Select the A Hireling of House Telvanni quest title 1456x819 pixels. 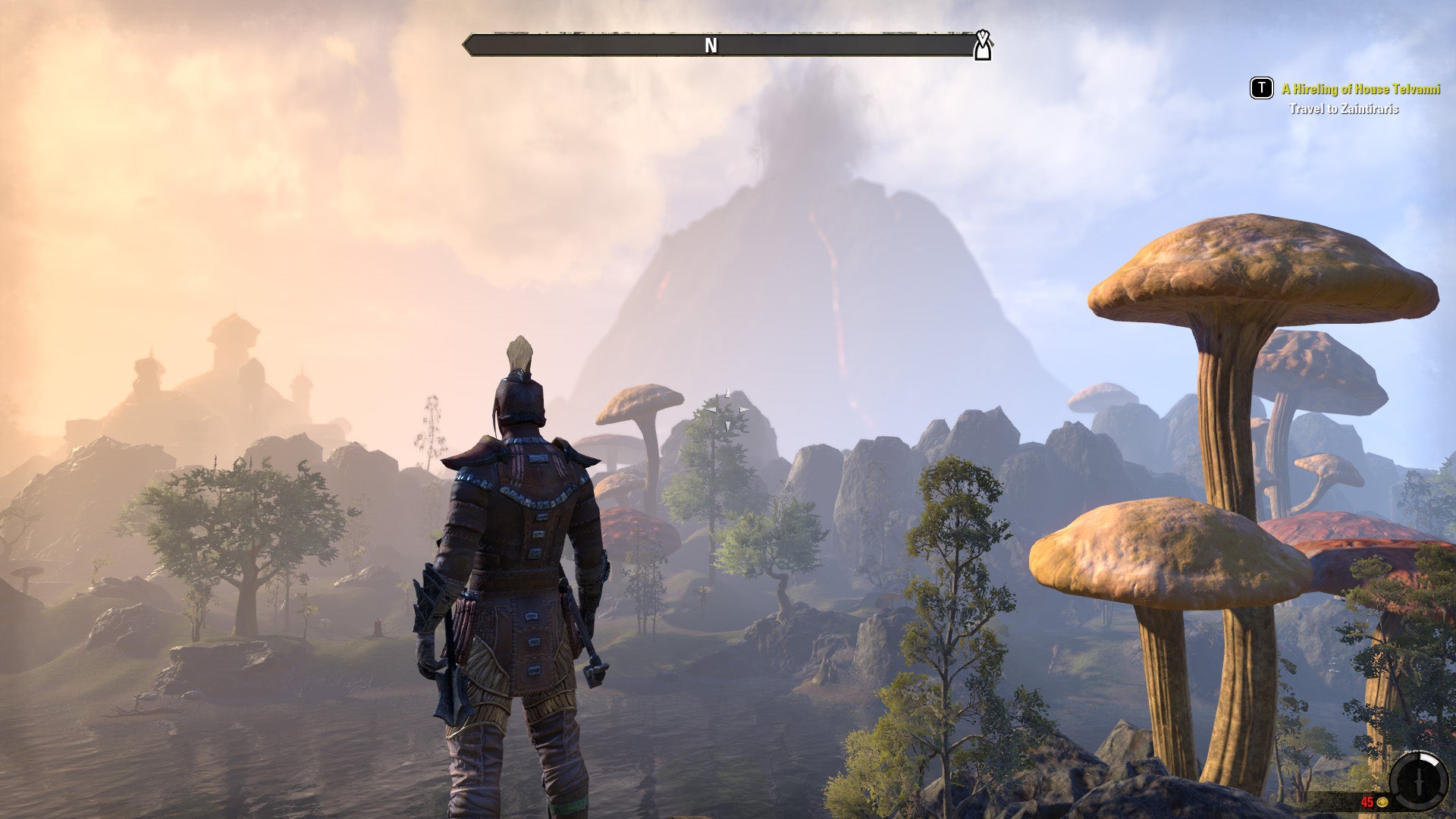pos(1360,89)
